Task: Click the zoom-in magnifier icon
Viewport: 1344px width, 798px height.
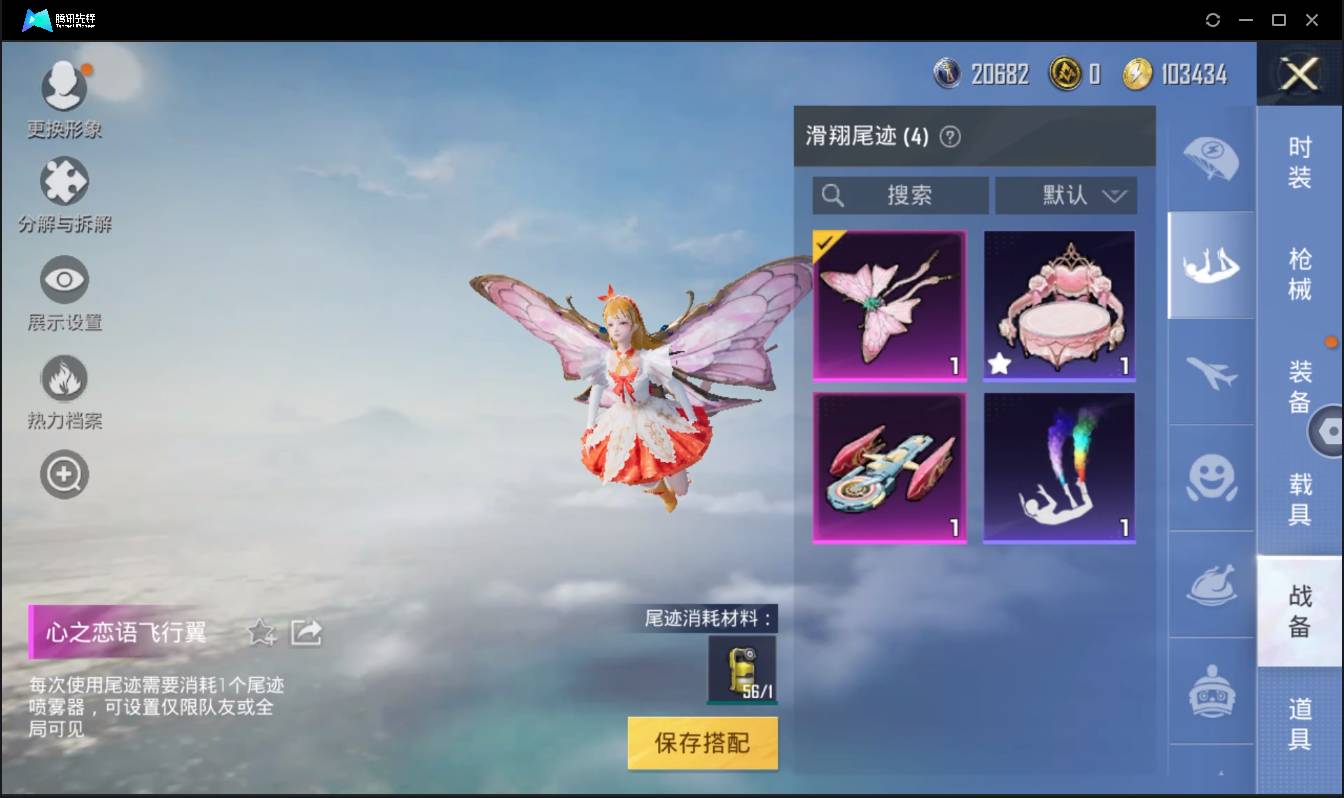Action: (x=64, y=473)
